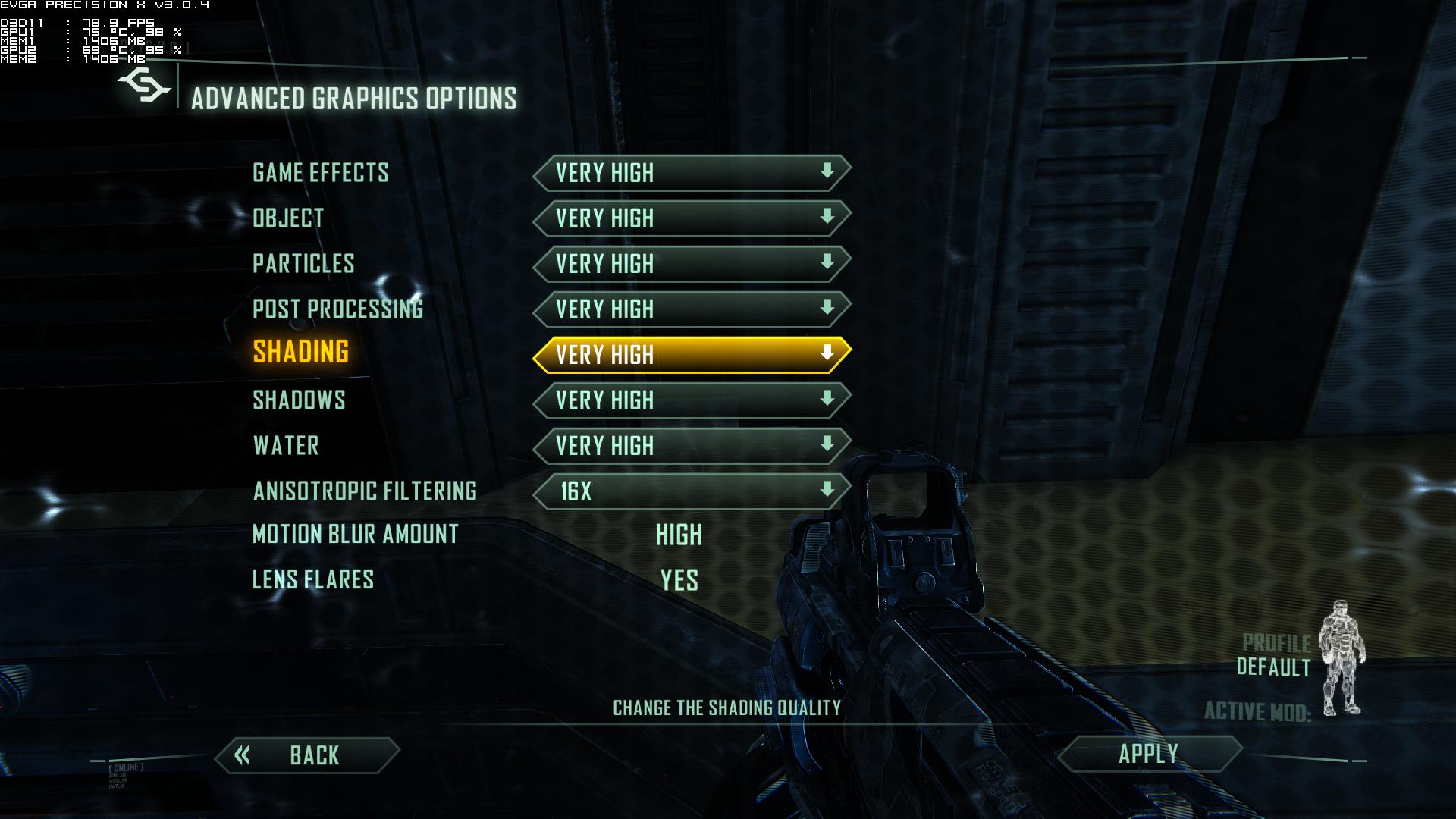This screenshot has width=1456, height=819.
Task: Expand the Object quality dropdown
Action: pos(692,218)
